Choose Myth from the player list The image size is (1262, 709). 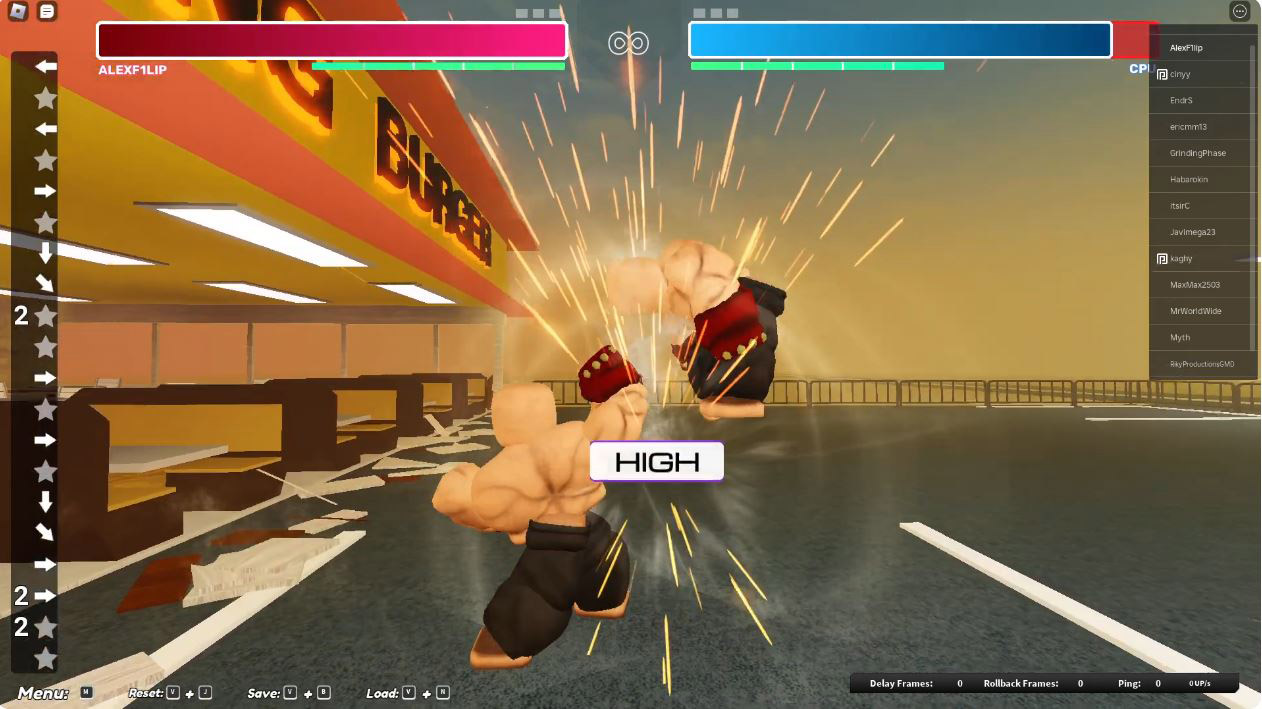[1181, 337]
